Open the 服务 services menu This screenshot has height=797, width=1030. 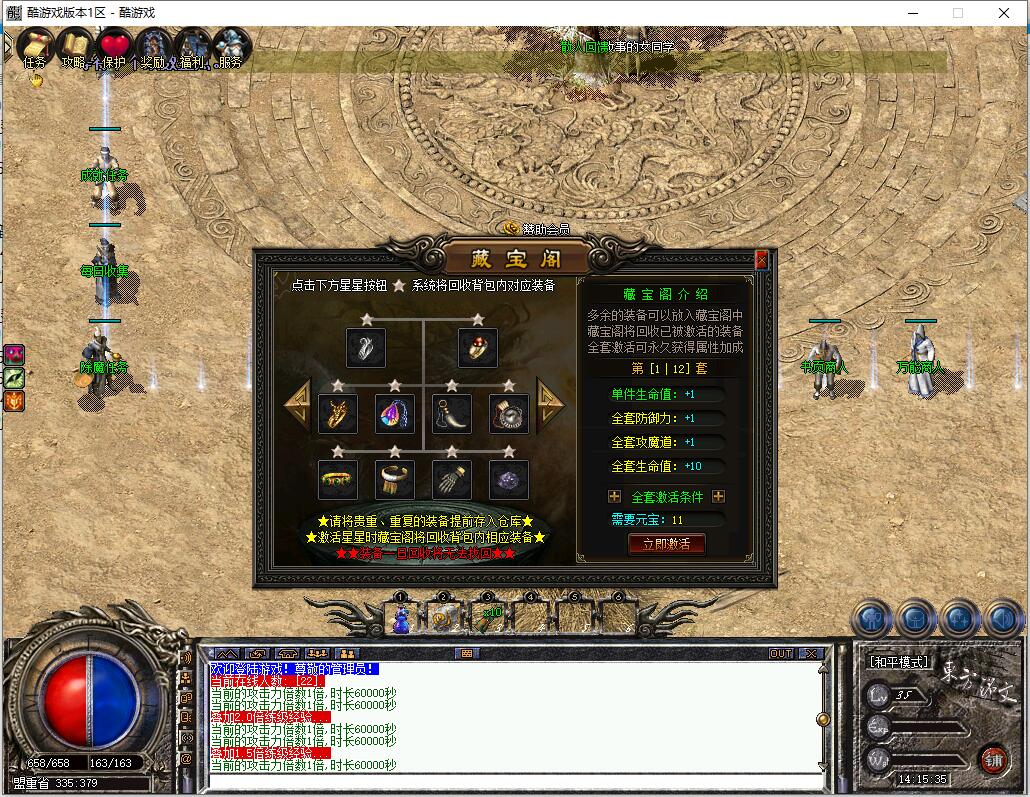(x=231, y=47)
